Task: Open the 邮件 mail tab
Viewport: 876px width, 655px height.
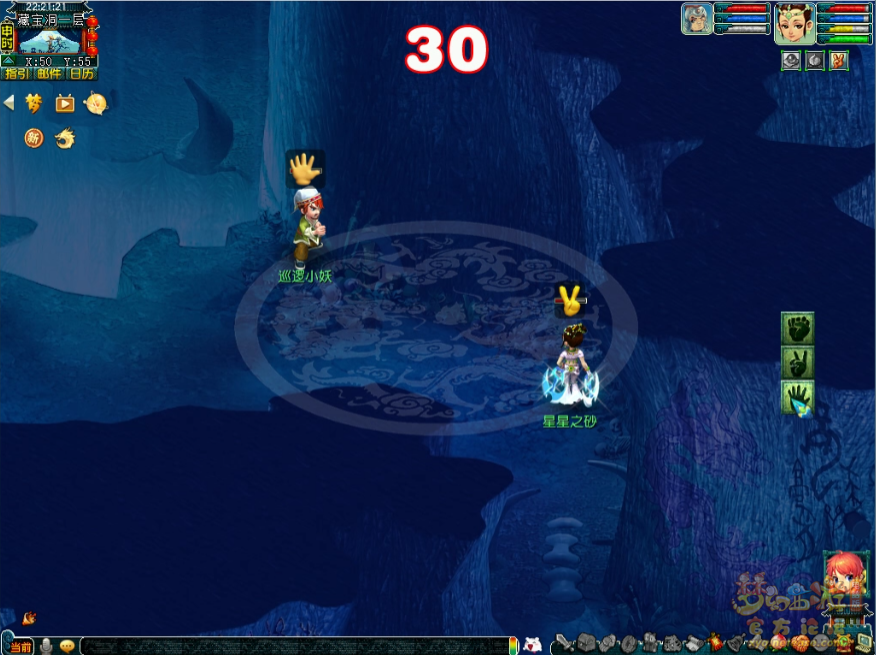Action: [49, 73]
